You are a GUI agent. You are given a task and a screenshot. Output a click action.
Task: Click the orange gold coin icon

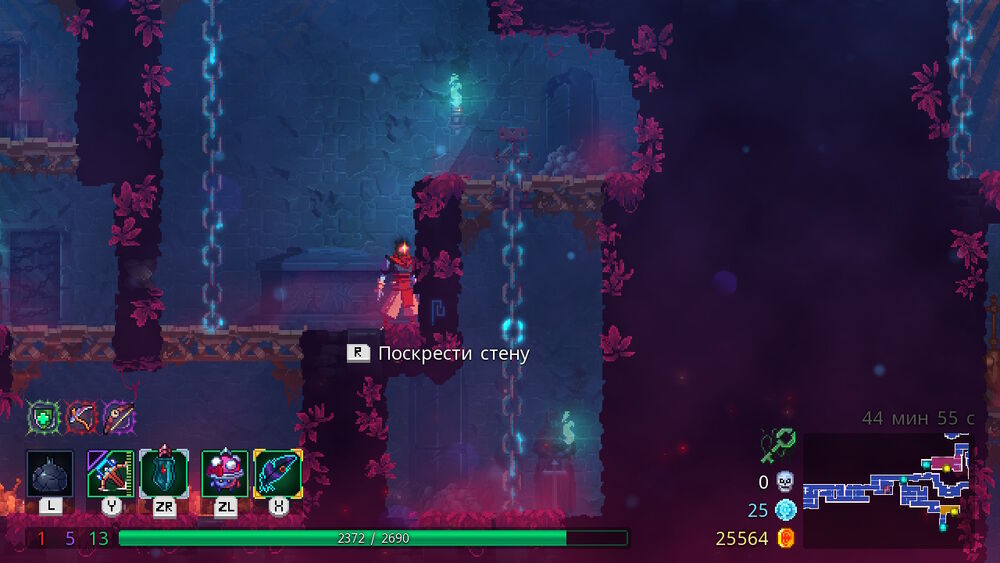pos(785,538)
